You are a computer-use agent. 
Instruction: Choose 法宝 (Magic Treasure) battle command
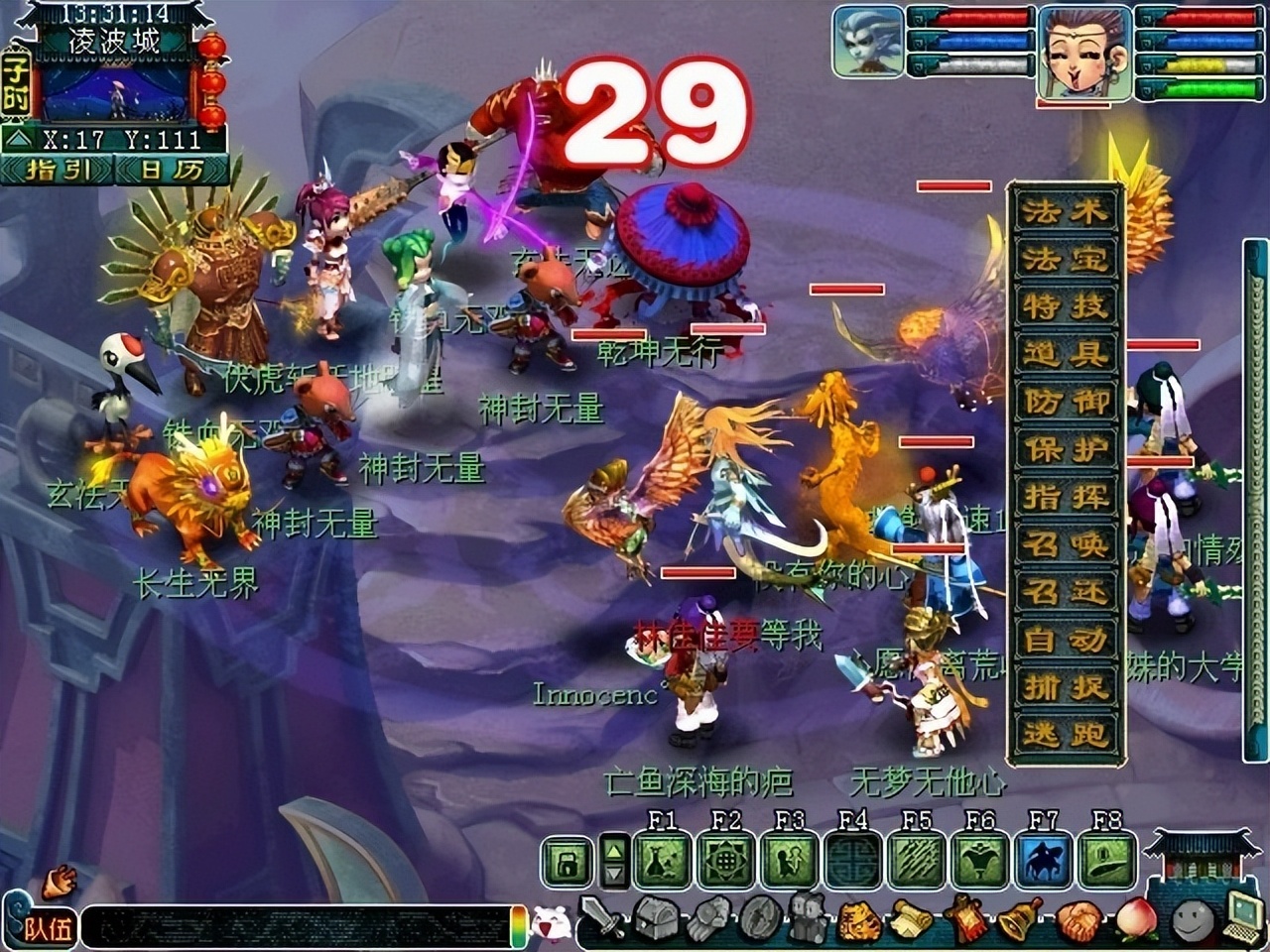point(1066,259)
